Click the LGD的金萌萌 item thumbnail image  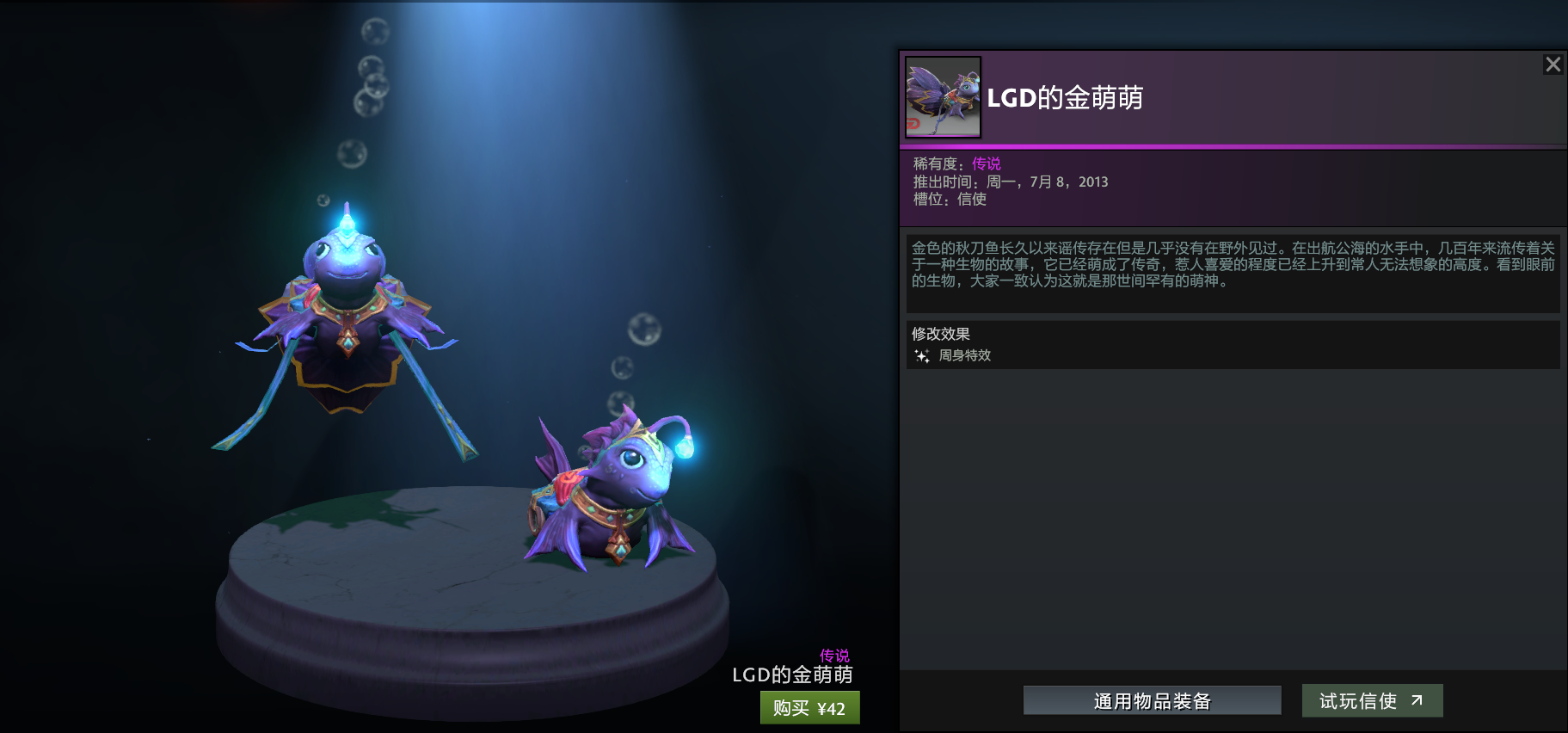[x=942, y=97]
